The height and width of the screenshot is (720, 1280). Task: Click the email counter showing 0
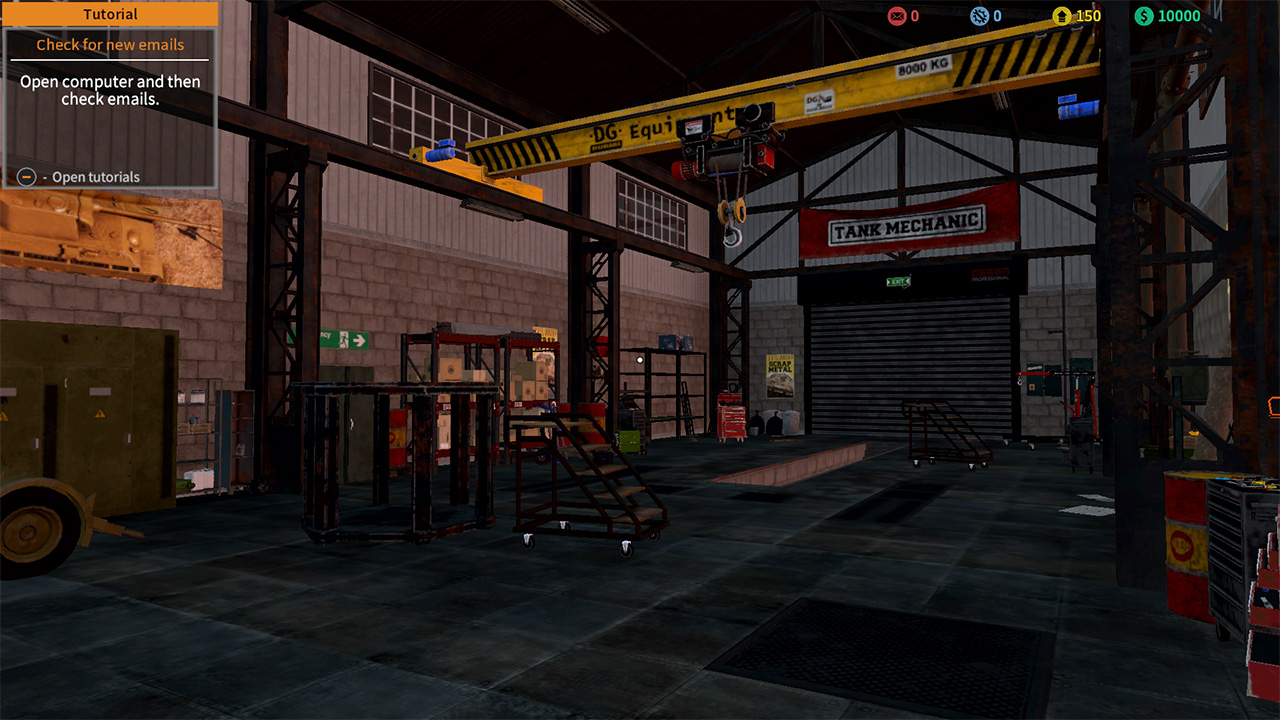916,16
